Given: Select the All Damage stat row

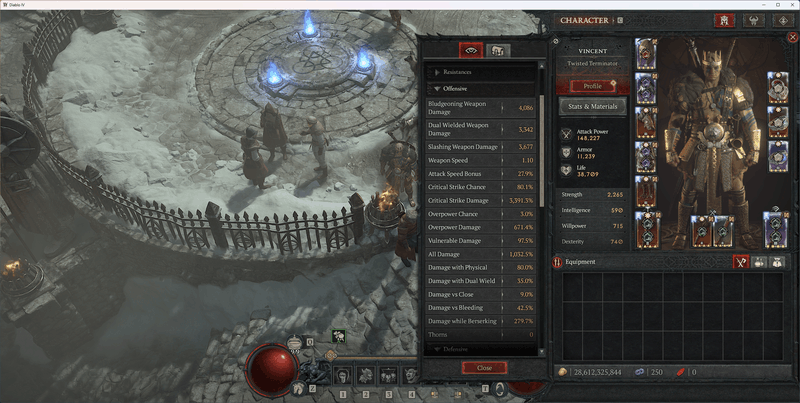Looking at the screenshot, I should click(481, 254).
